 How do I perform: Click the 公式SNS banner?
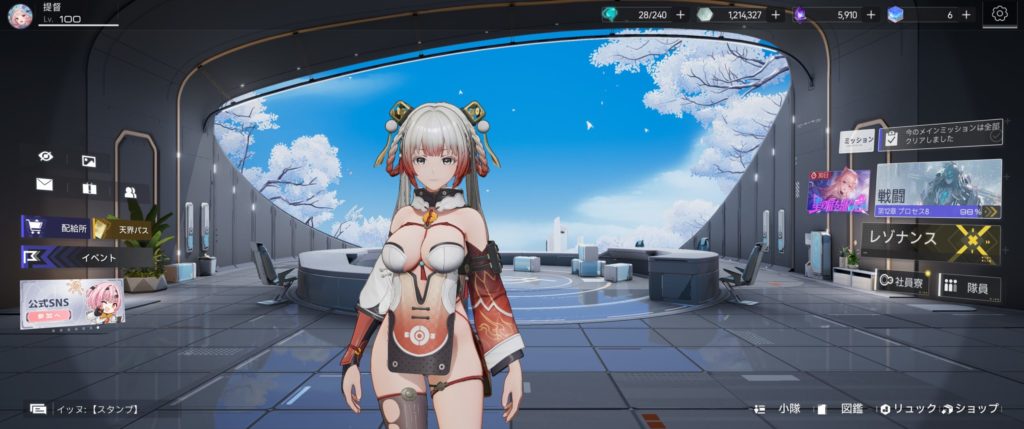click(72, 301)
